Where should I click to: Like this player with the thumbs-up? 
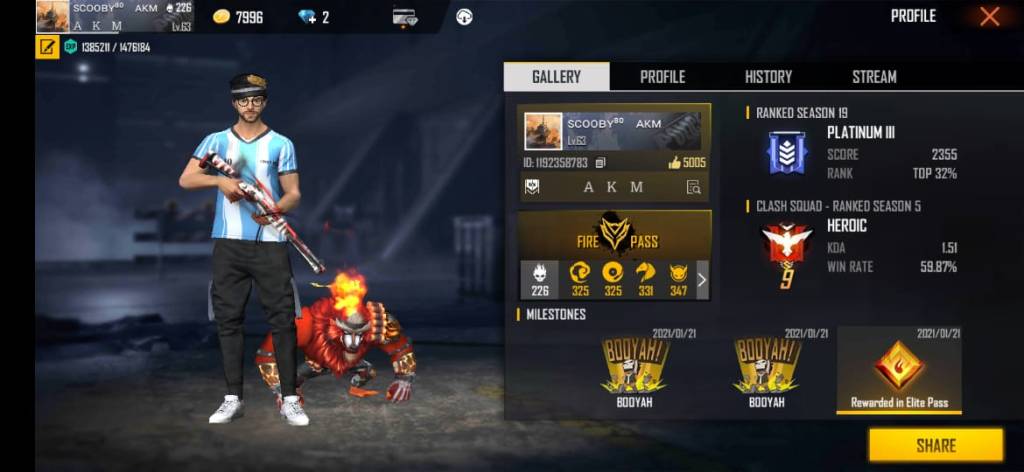675,162
